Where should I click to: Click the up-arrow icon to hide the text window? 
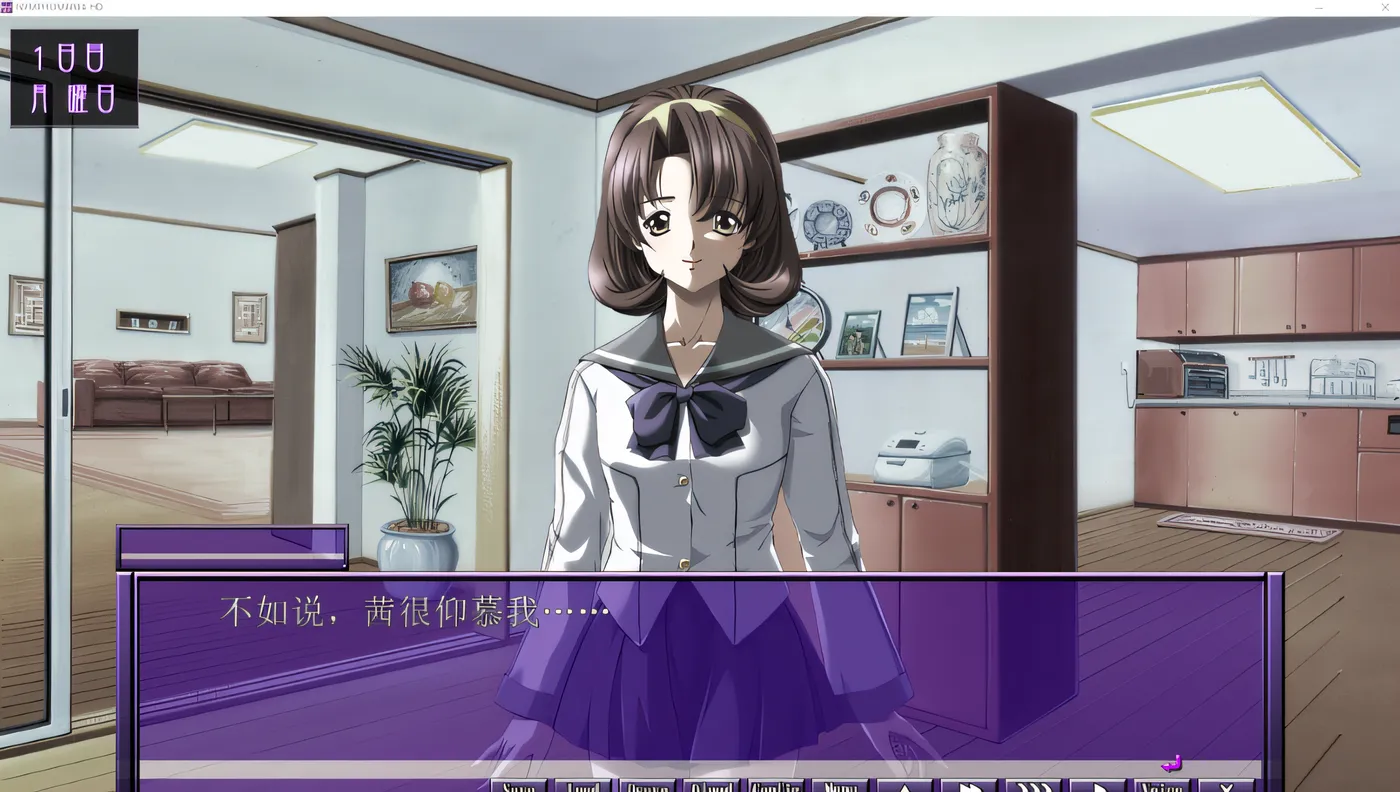click(x=905, y=786)
